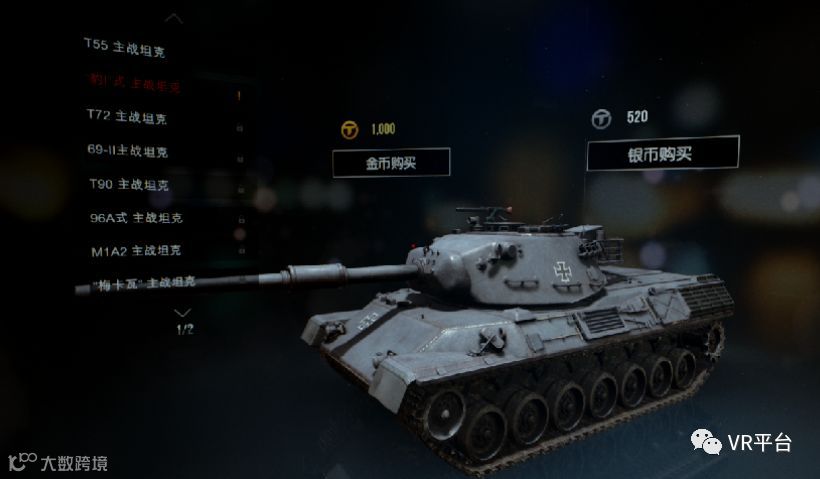Go to next tank list page with down arrow
Image resolution: width=820 pixels, height=479 pixels.
(183, 312)
